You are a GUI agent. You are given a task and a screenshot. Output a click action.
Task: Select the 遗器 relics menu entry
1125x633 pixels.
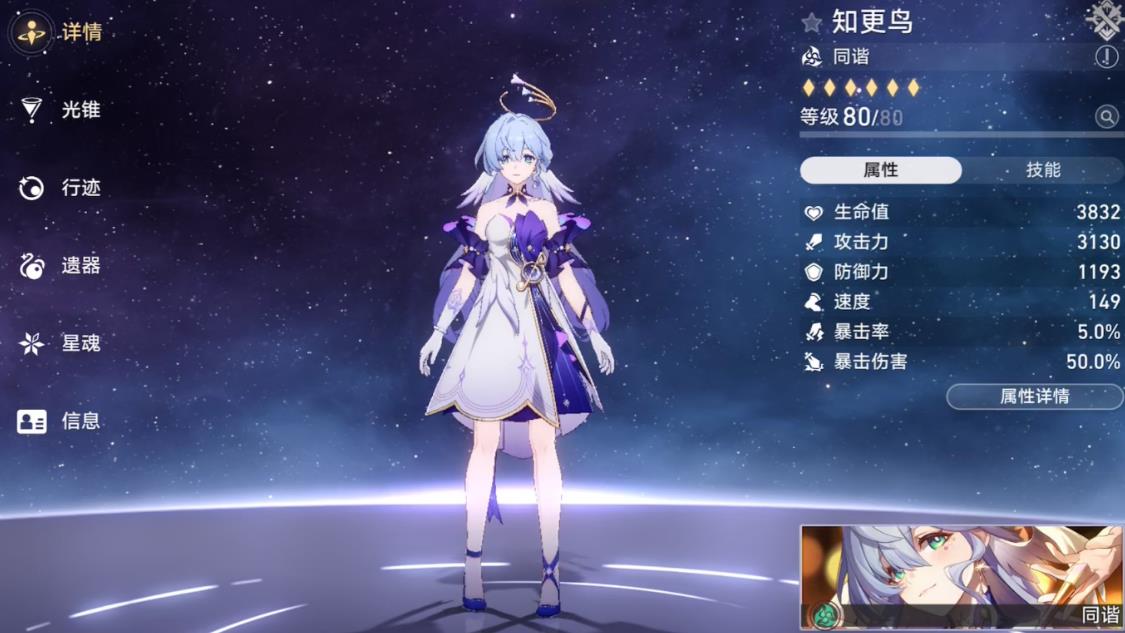[60, 266]
